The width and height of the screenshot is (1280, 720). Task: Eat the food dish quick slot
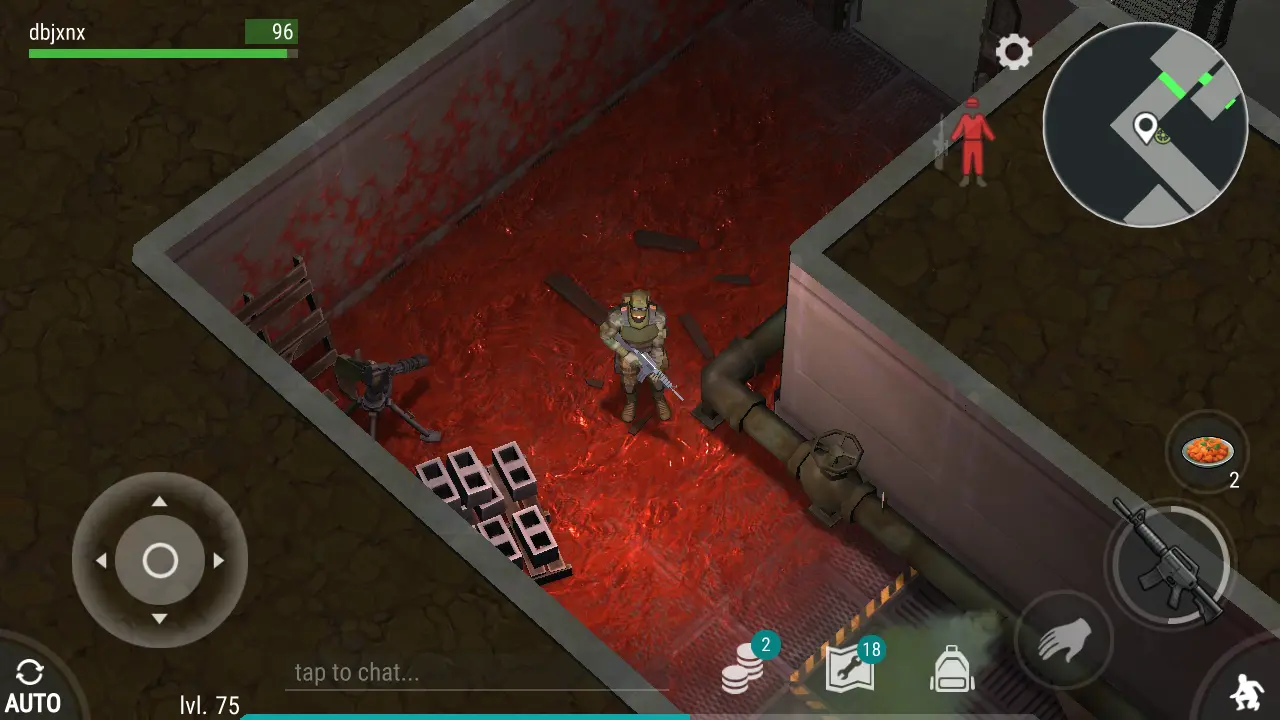click(x=1208, y=452)
